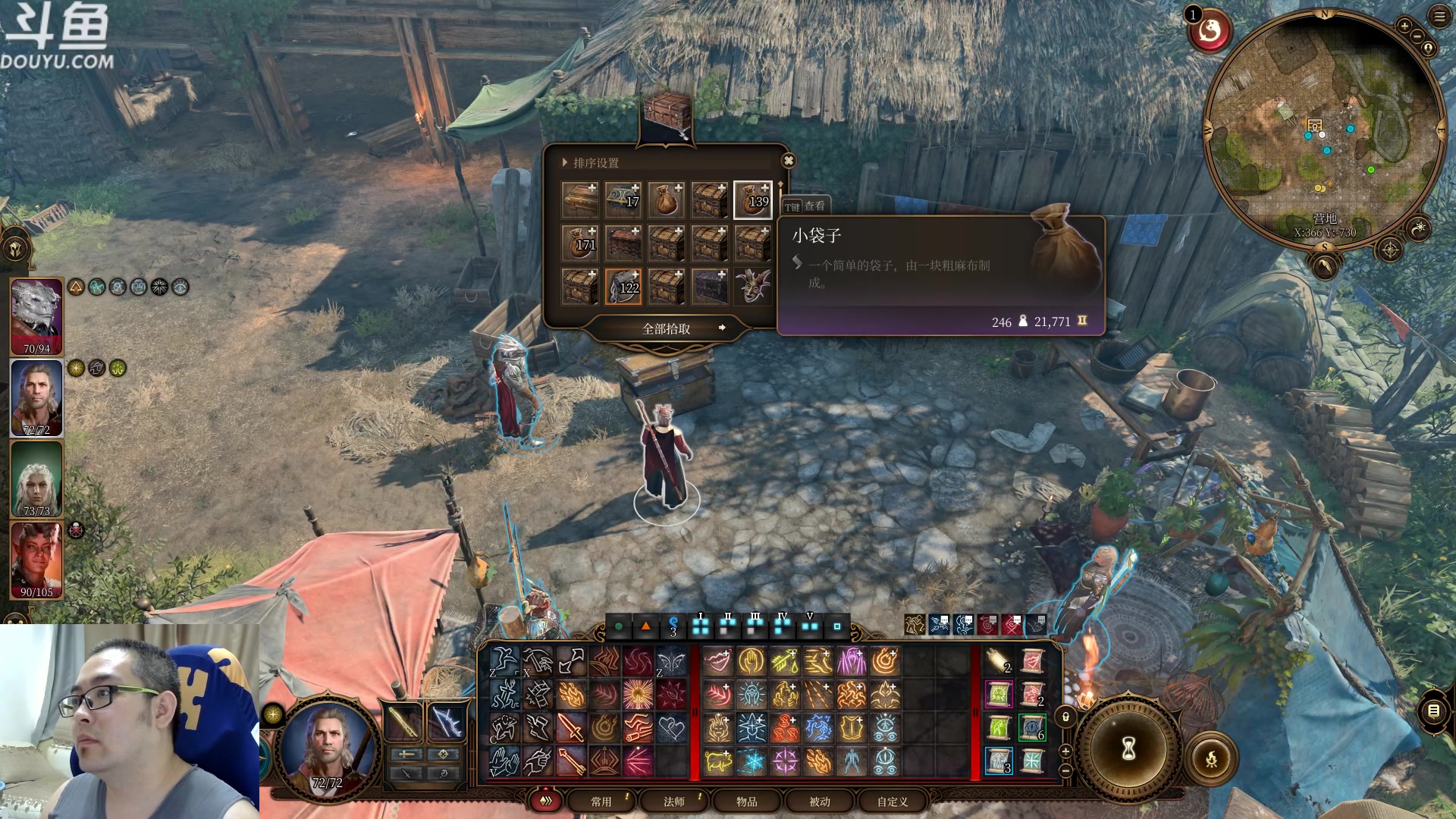Choose the orange-highlighted slot with 122

click(623, 287)
